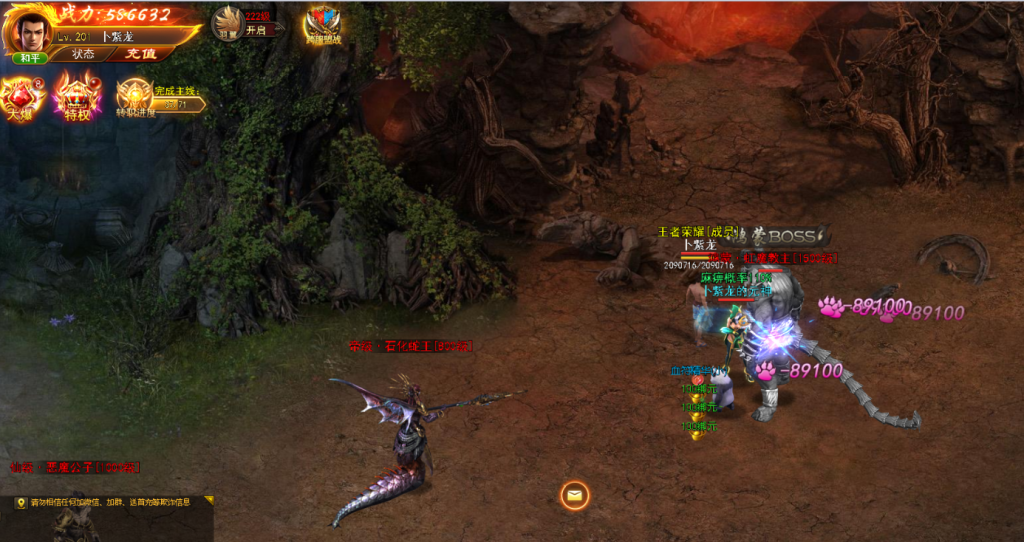The width and height of the screenshot is (1024, 542).
Task: Open the 状态 status panel
Action: (84, 54)
